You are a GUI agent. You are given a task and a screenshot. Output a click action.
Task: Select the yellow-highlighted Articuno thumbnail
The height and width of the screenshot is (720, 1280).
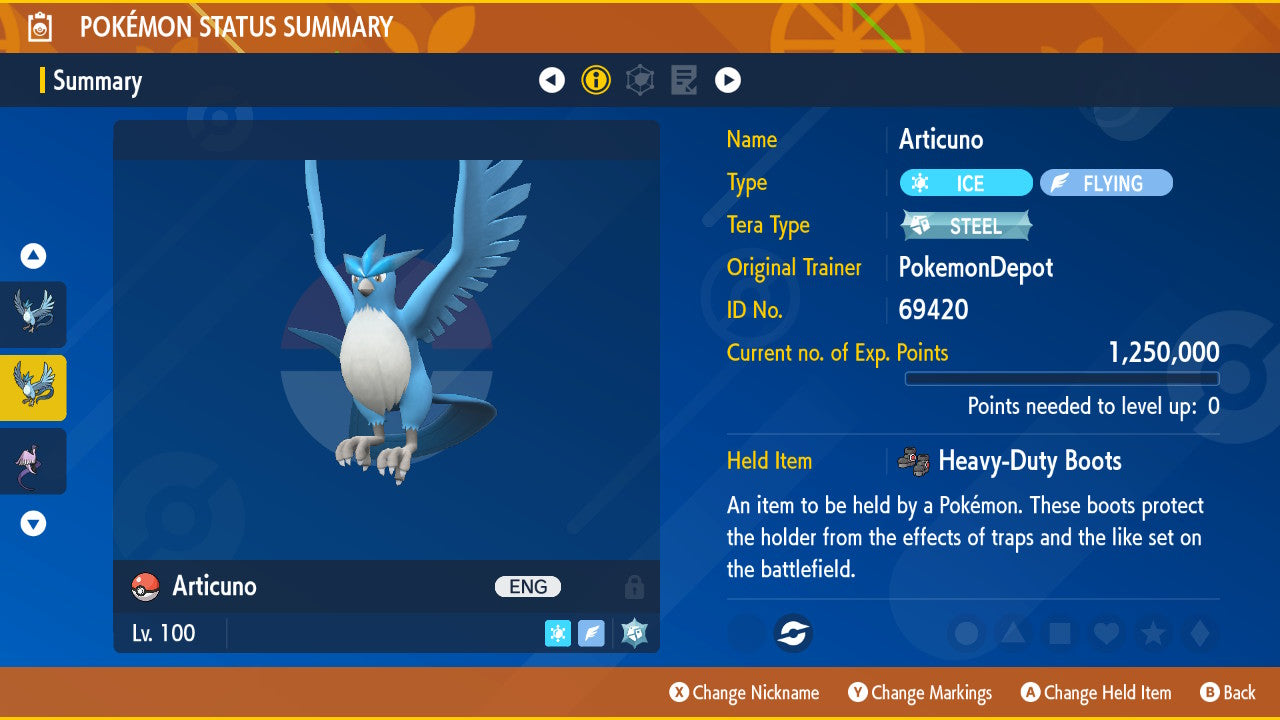pyautogui.click(x=33, y=388)
